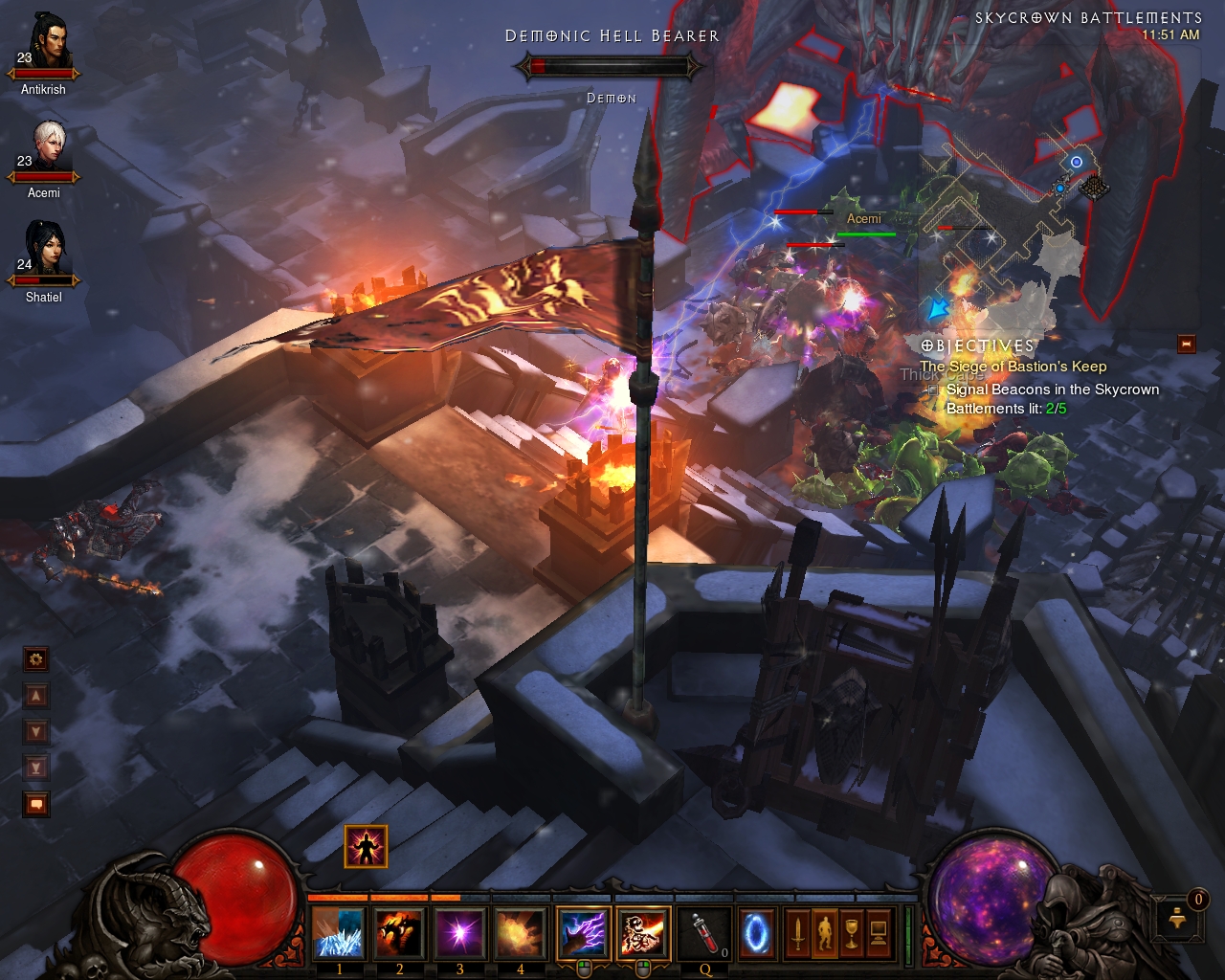Open the game menu computer icon

[878, 932]
